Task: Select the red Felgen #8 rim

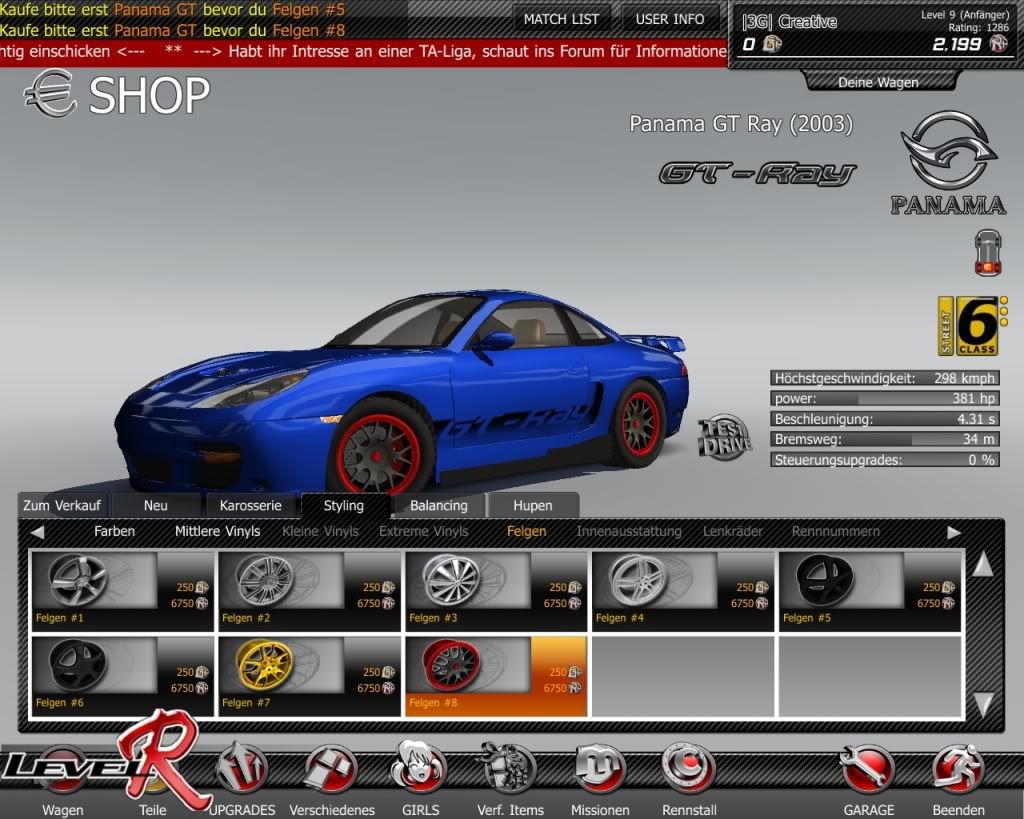Action: click(496, 675)
